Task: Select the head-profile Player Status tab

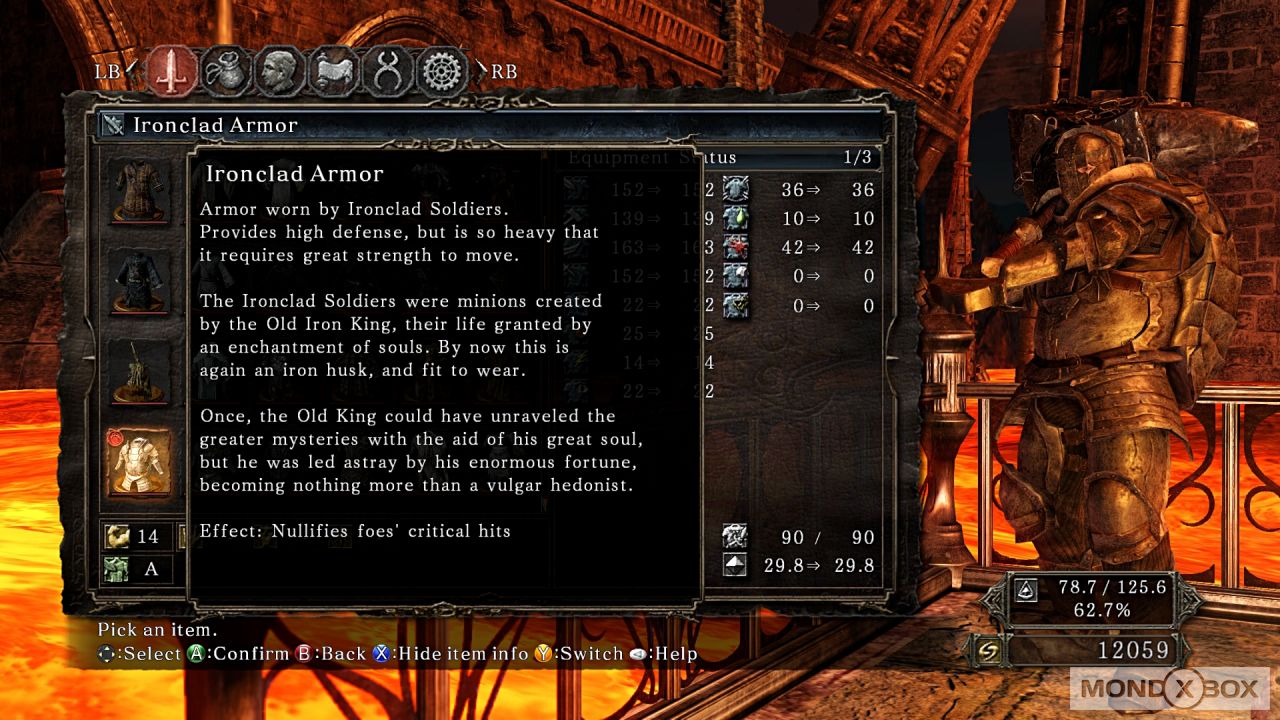Action: [x=280, y=71]
